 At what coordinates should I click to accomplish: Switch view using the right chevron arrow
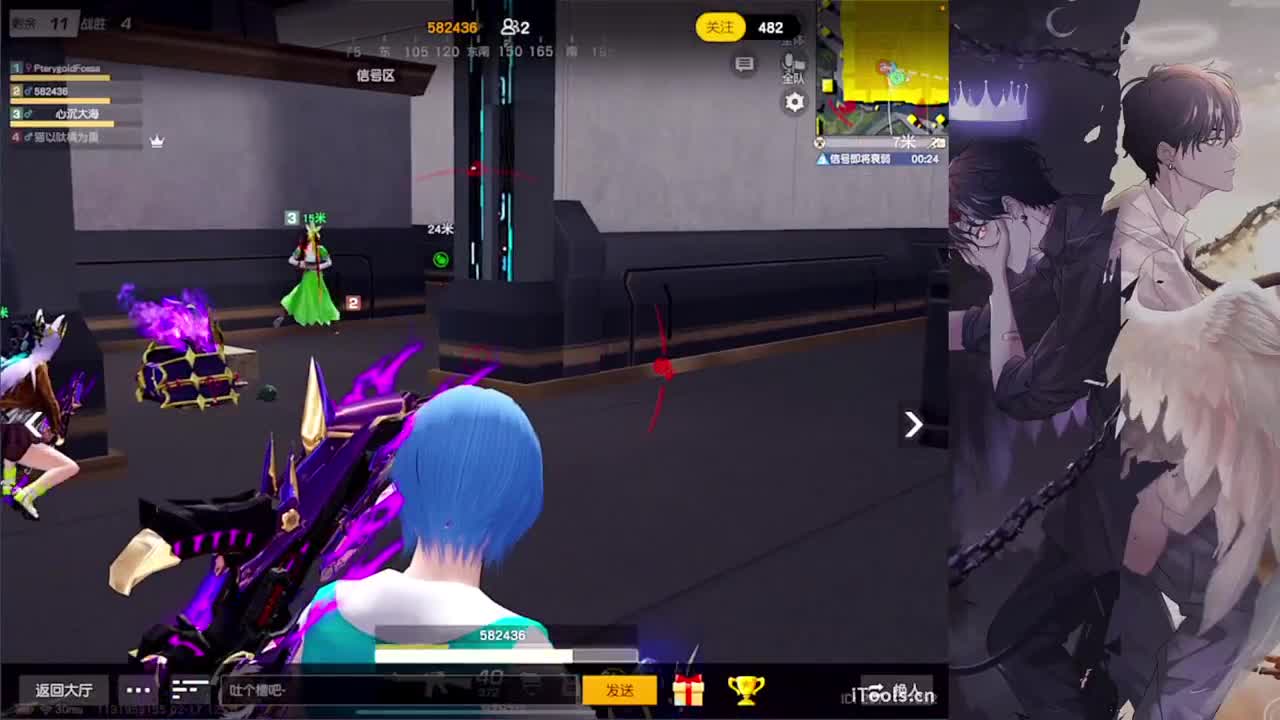[x=912, y=425]
